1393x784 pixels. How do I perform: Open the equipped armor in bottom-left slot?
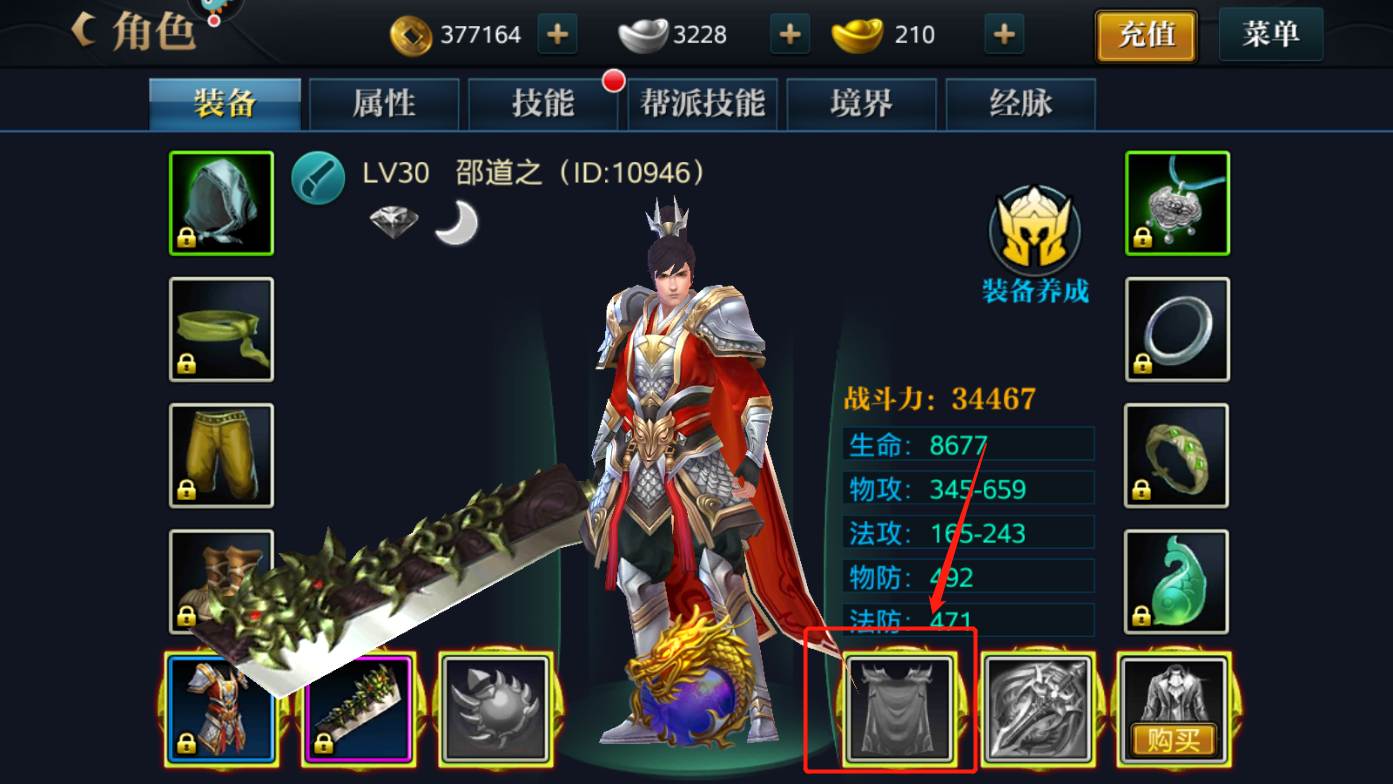click(x=222, y=707)
